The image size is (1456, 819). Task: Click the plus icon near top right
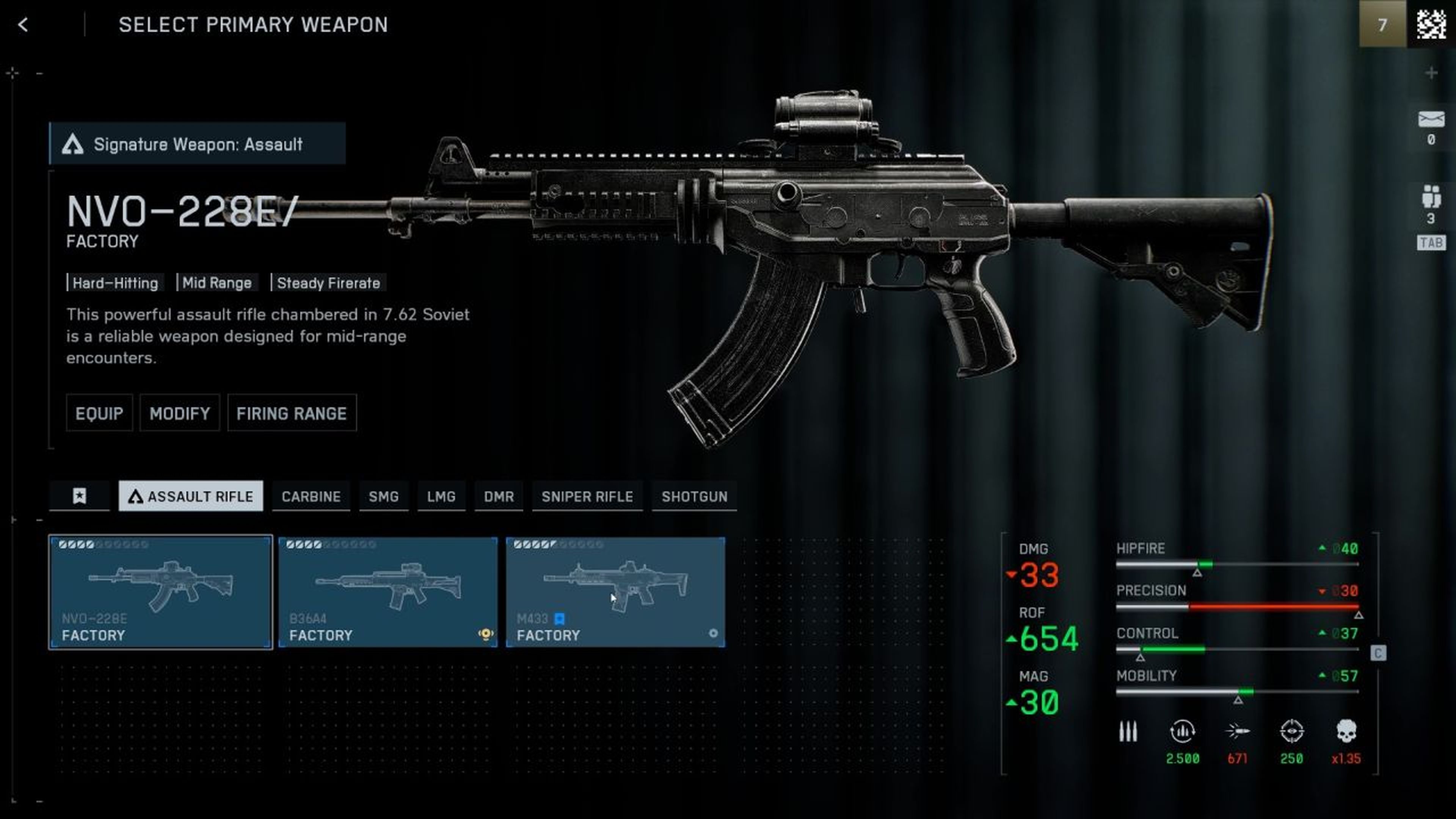pyautogui.click(x=1432, y=72)
